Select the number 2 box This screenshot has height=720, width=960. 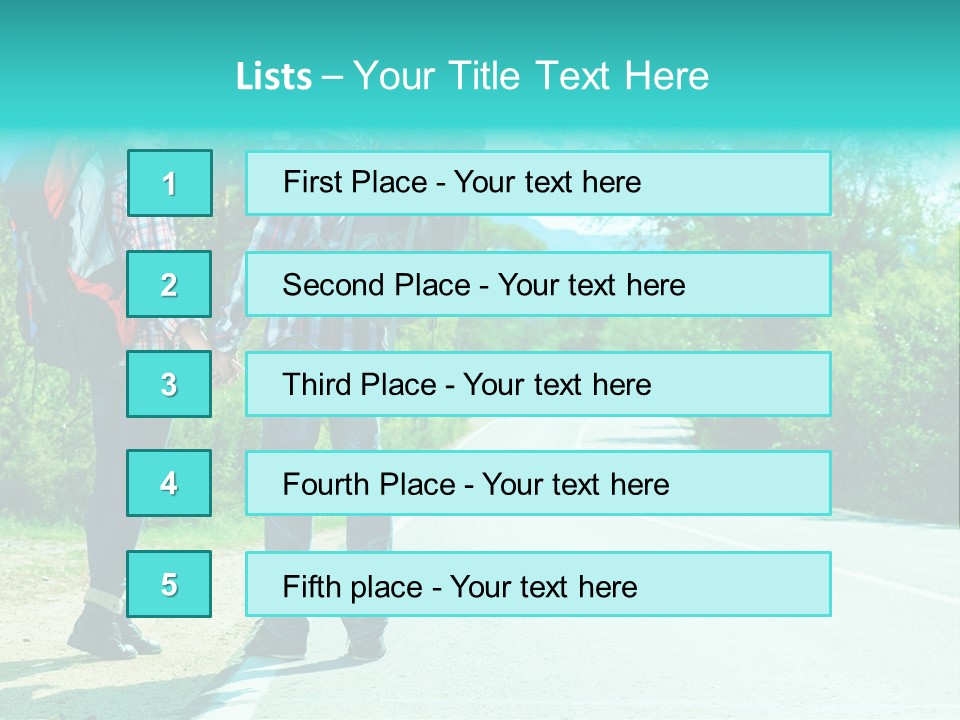pos(169,284)
